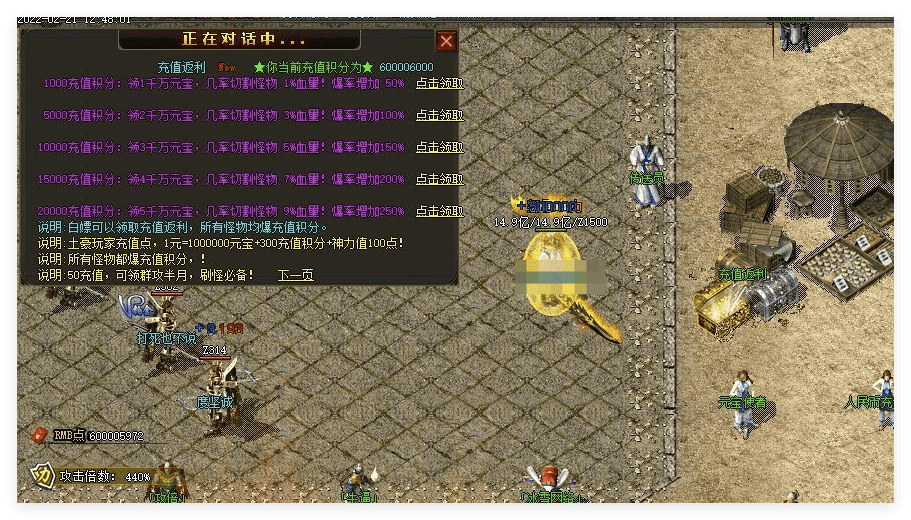Claim the 1000 充值积分 reward

tap(439, 84)
